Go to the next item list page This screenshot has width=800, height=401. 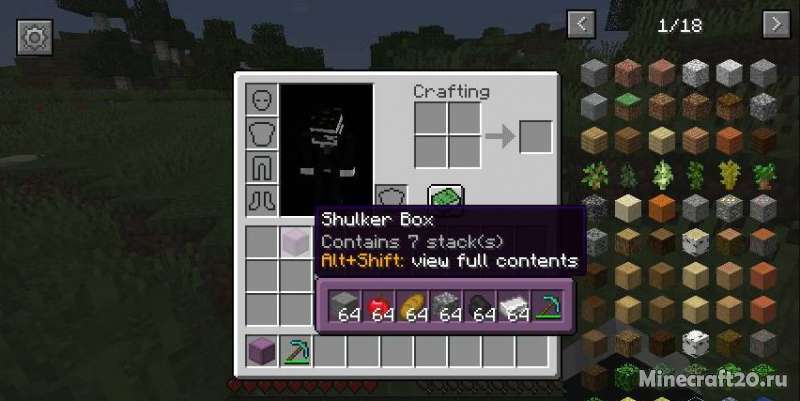tap(776, 24)
